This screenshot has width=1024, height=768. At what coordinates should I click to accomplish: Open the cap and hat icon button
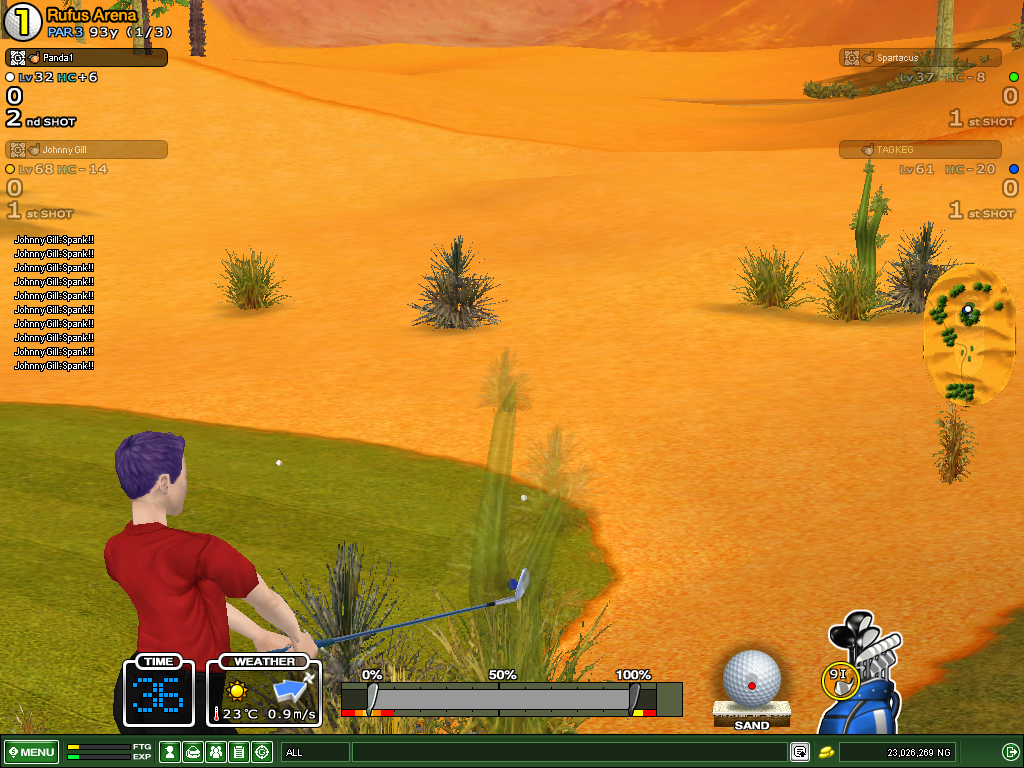(x=193, y=752)
